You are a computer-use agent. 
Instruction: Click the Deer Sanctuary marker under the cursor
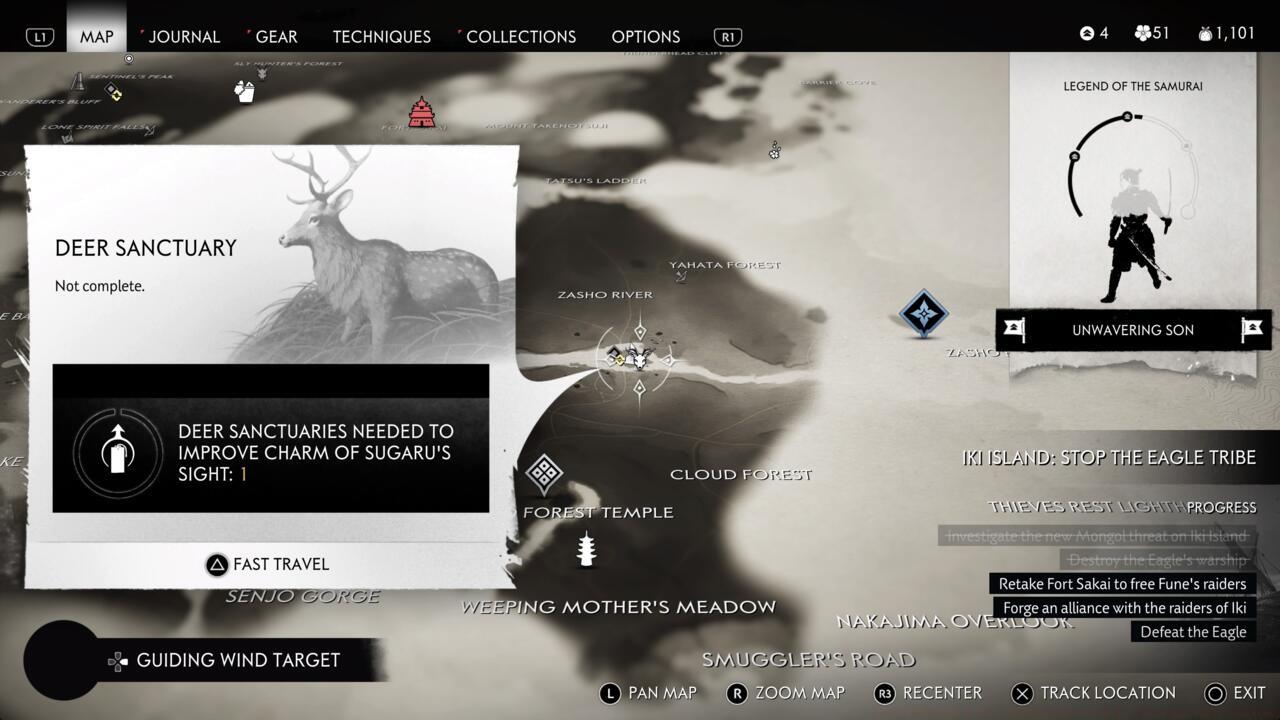639,359
